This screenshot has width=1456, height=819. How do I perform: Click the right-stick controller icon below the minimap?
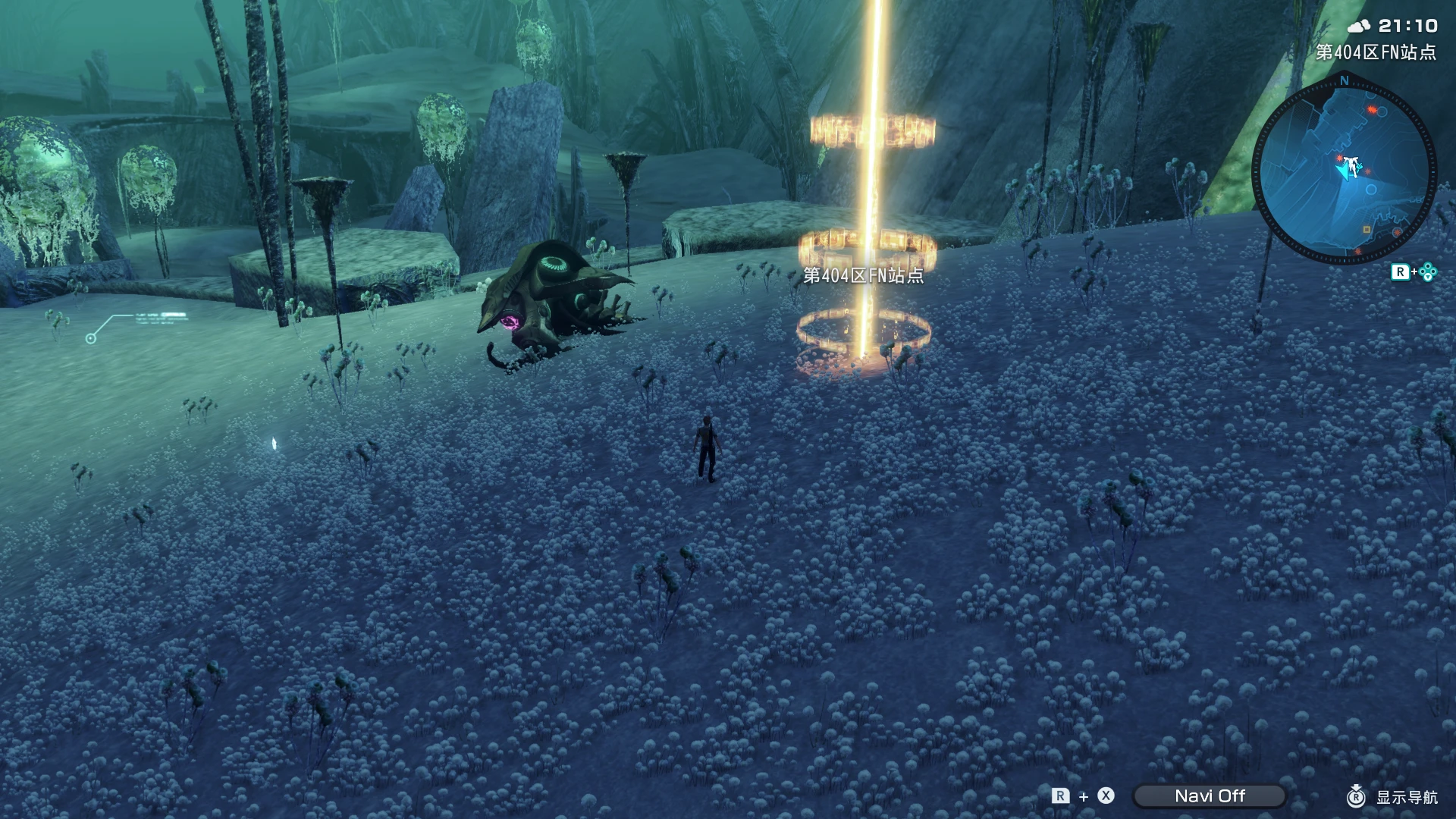click(x=1426, y=271)
